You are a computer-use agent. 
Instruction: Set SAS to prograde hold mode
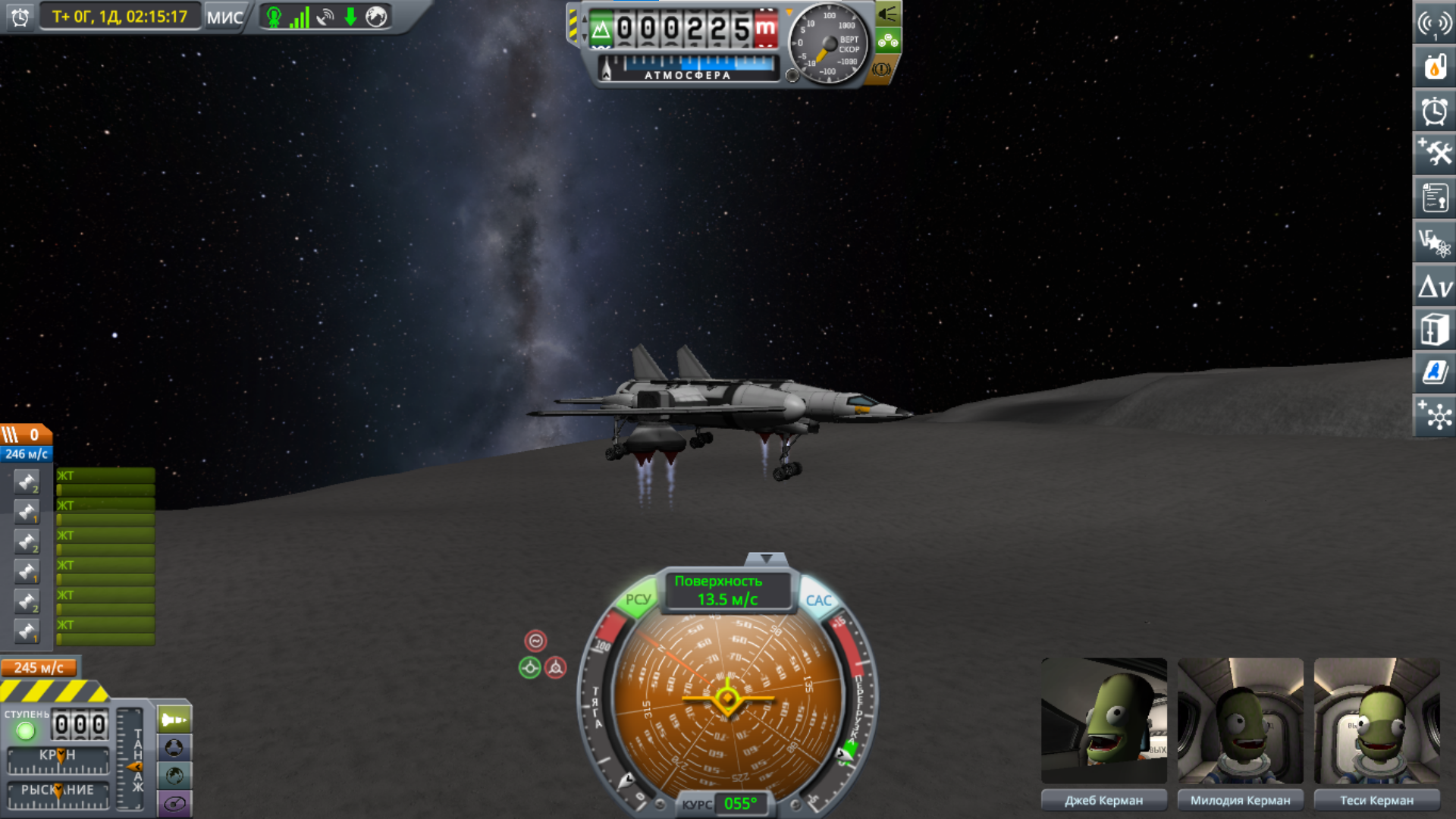click(x=529, y=668)
